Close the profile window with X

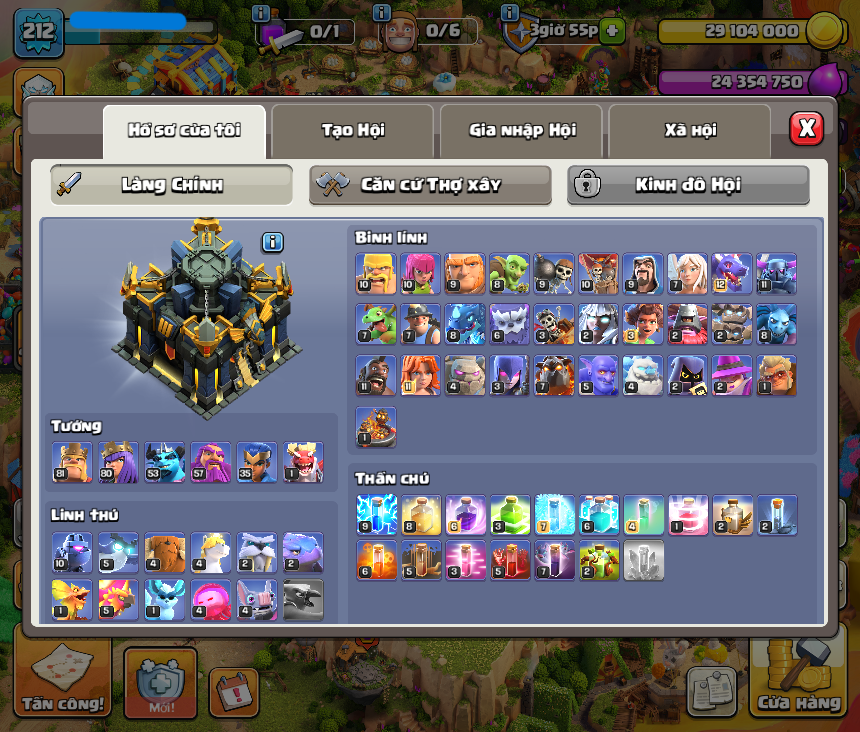coord(806,128)
